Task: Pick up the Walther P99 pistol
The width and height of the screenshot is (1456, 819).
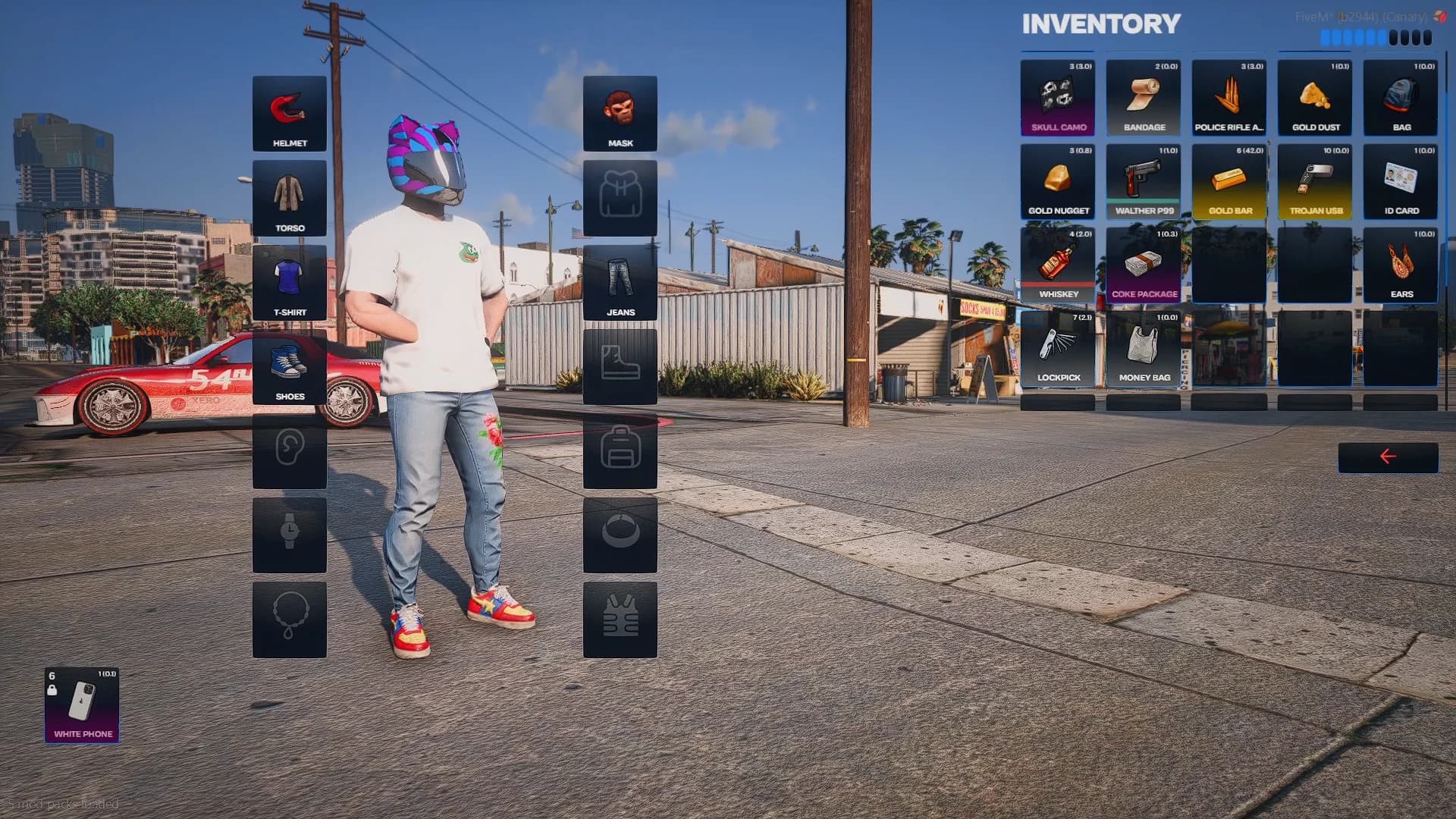Action: click(x=1143, y=180)
